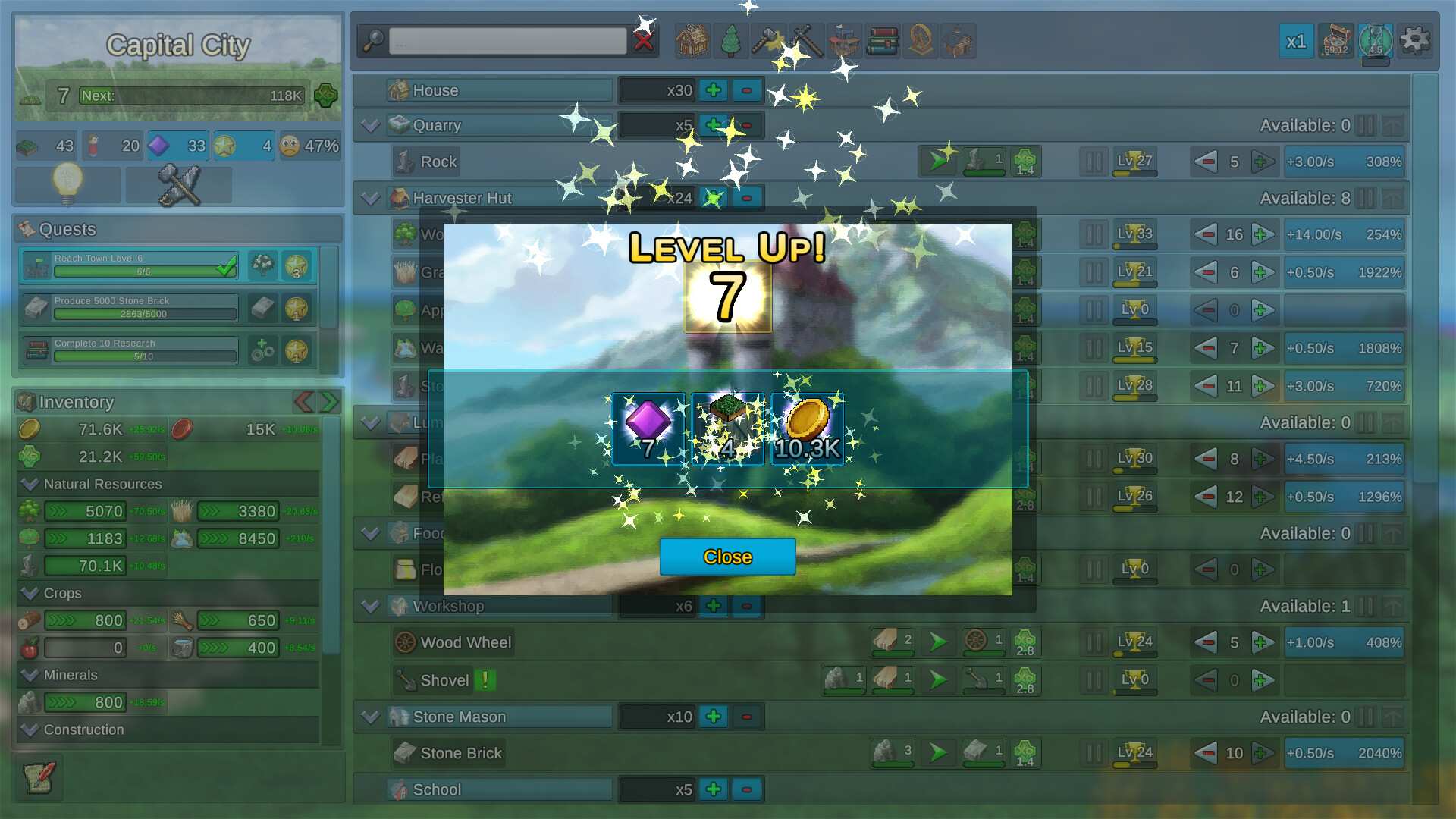1456x819 pixels.
Task: Open the settings gear
Action: pos(1414,40)
